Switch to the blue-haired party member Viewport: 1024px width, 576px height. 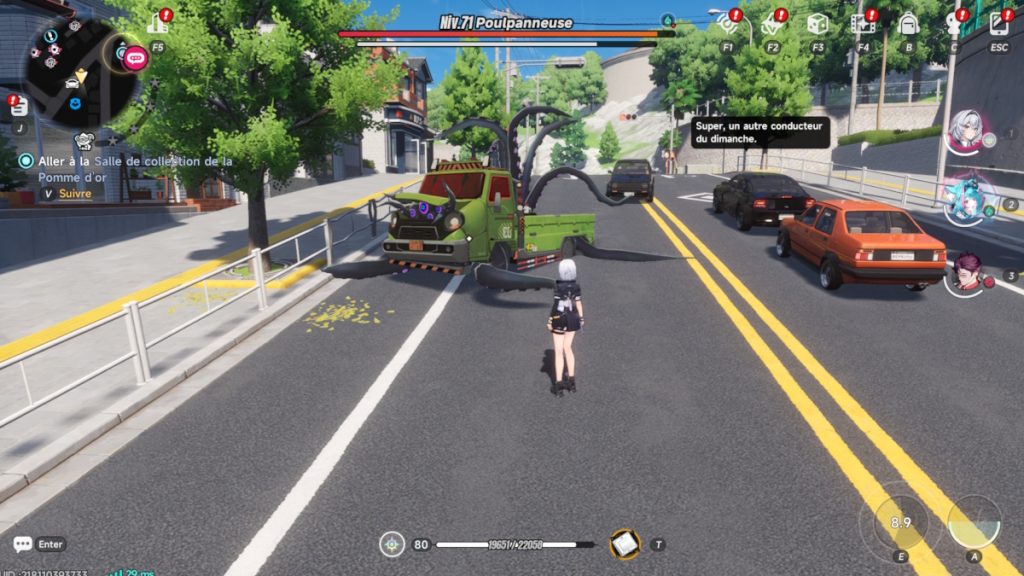(968, 197)
